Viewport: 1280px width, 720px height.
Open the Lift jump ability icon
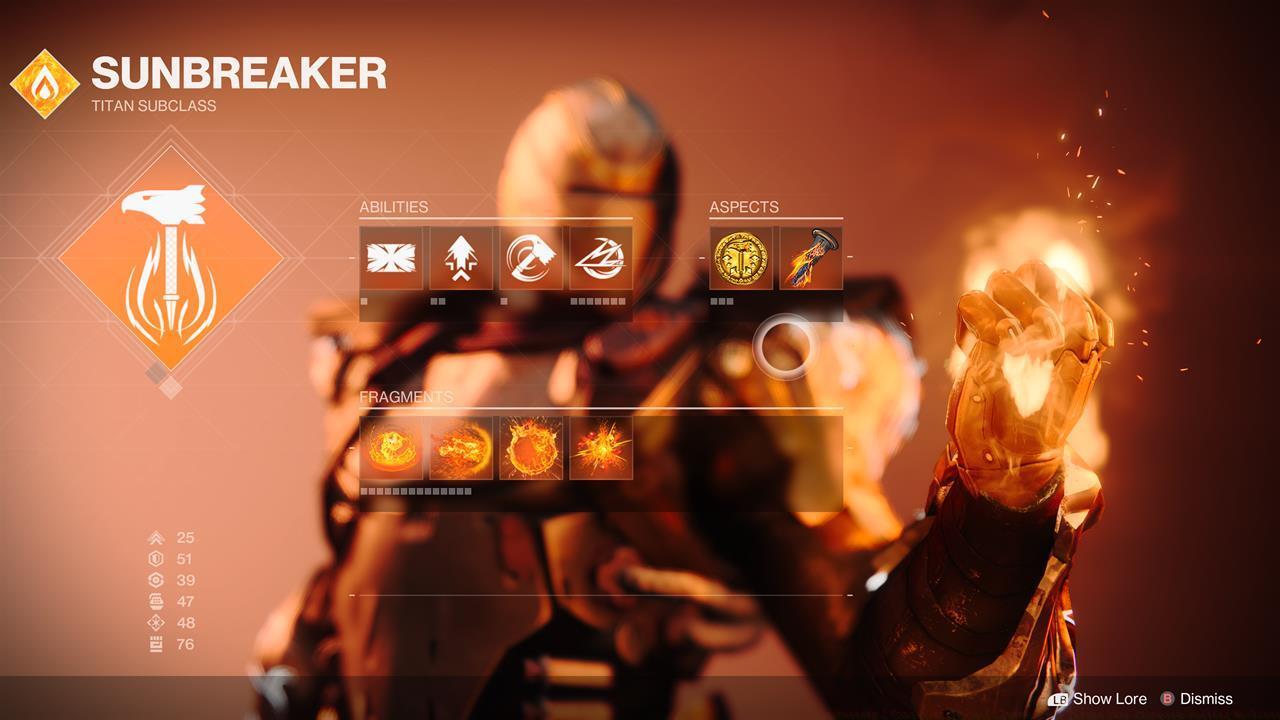pyautogui.click(x=461, y=257)
